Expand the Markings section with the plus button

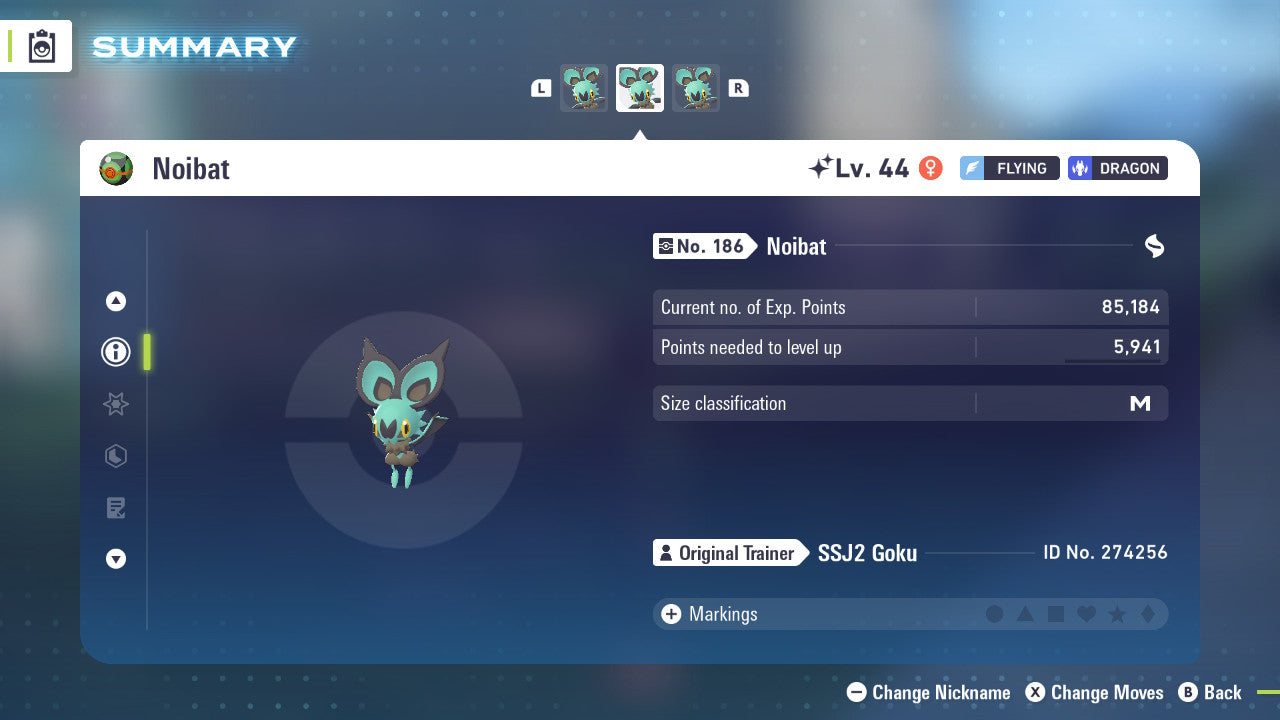tap(671, 614)
